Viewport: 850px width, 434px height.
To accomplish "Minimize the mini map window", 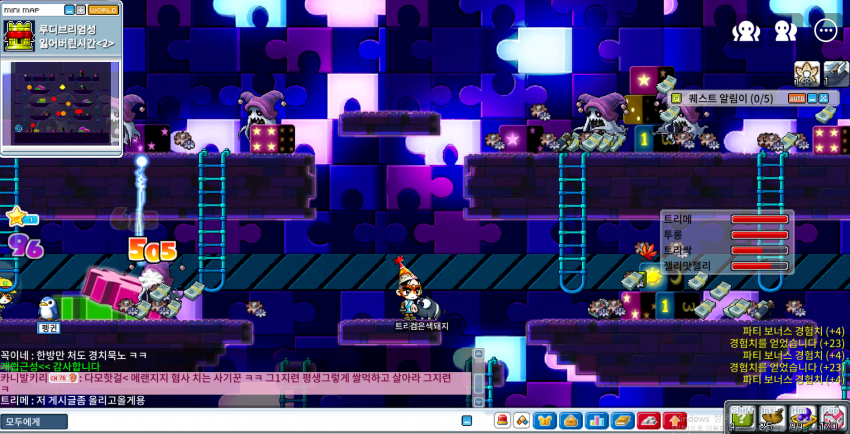I will tap(69, 10).
